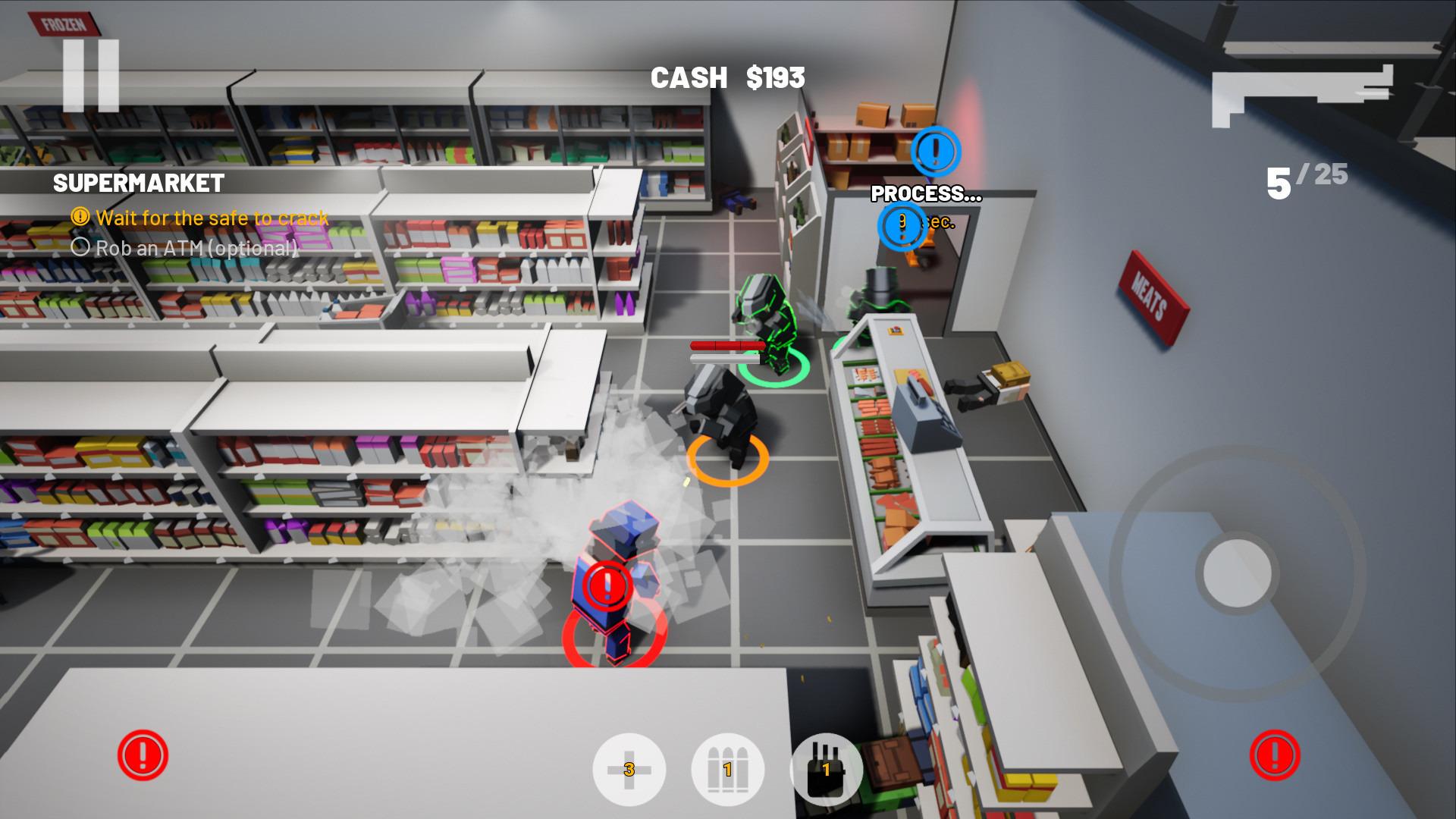
Task: Tap the blue exclamation marker above PROCESS text
Action: tap(937, 152)
